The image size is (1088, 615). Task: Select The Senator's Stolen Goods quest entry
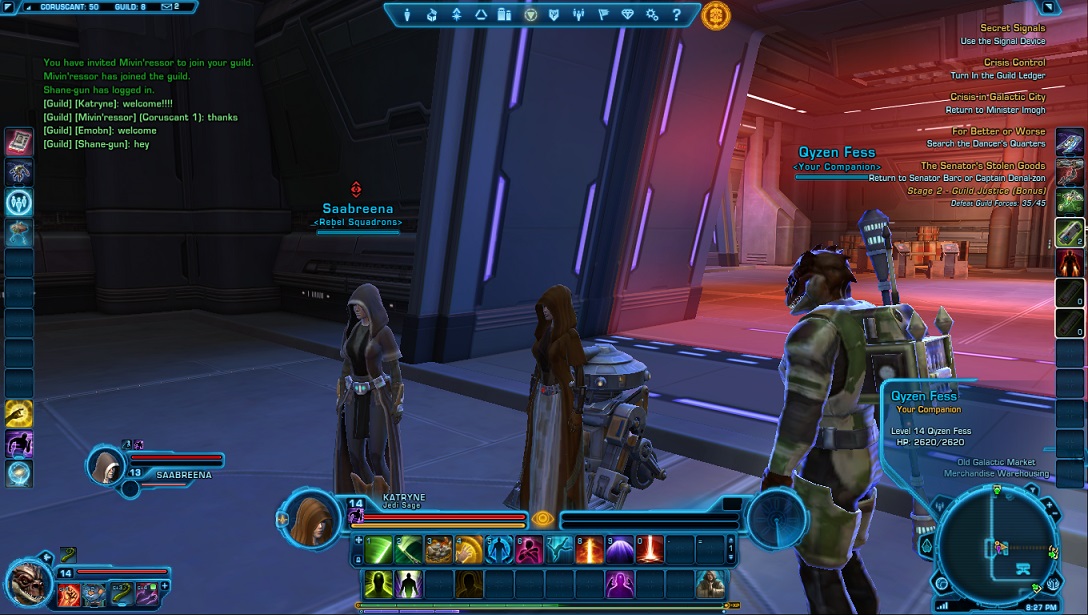click(x=982, y=166)
